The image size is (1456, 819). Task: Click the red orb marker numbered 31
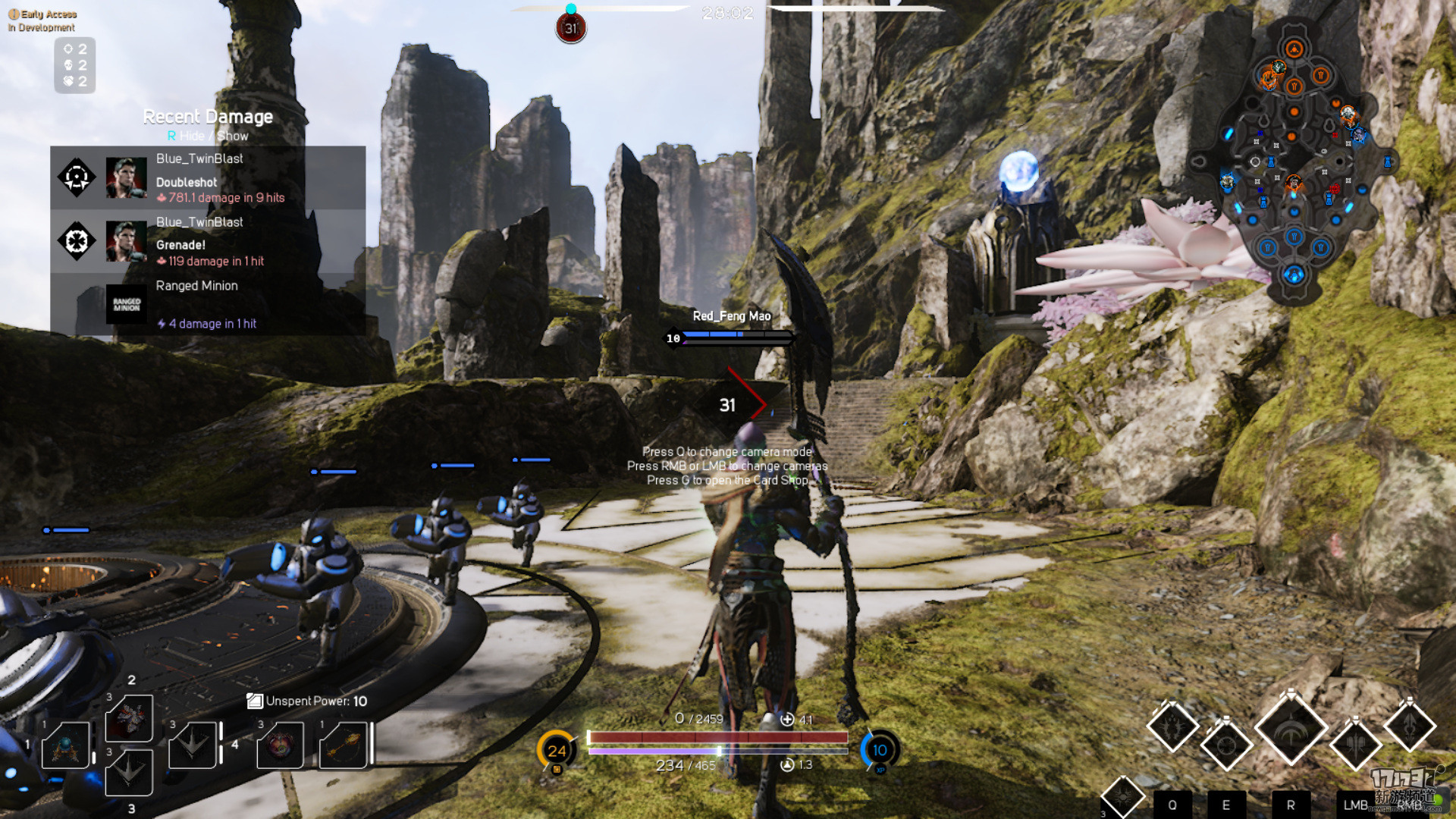[571, 29]
